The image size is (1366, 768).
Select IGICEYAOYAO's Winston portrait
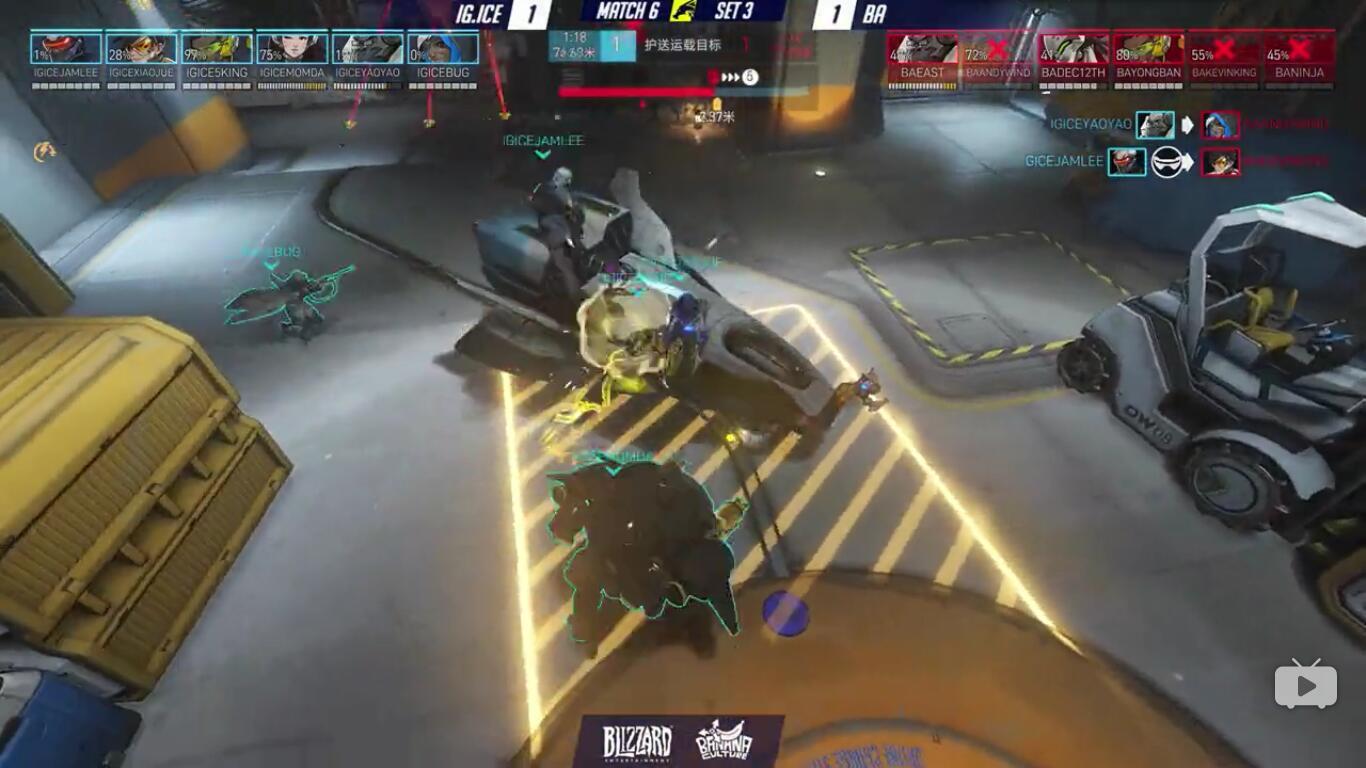click(x=367, y=48)
